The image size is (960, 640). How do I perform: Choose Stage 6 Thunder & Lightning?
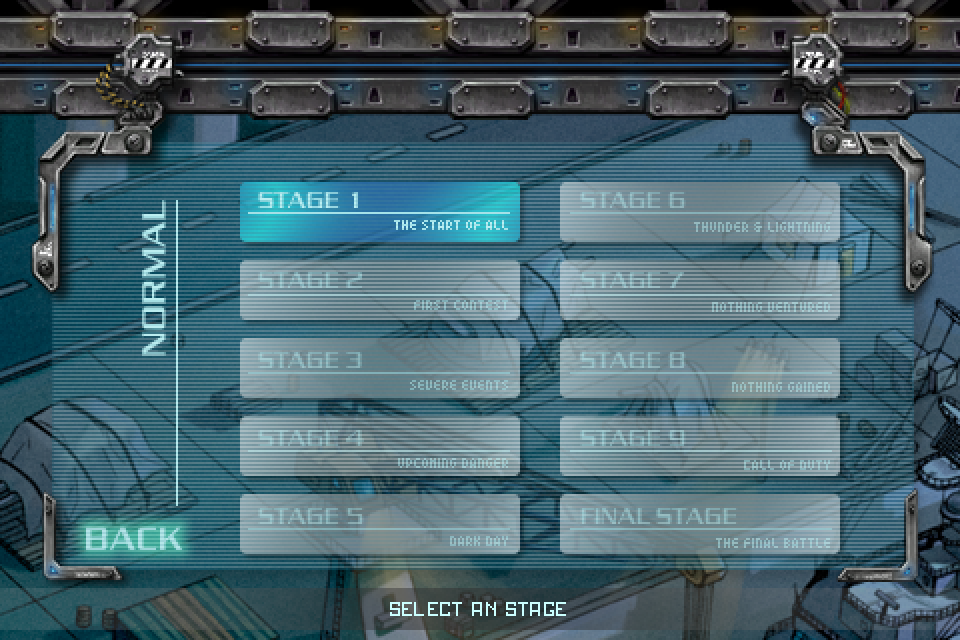pos(700,212)
